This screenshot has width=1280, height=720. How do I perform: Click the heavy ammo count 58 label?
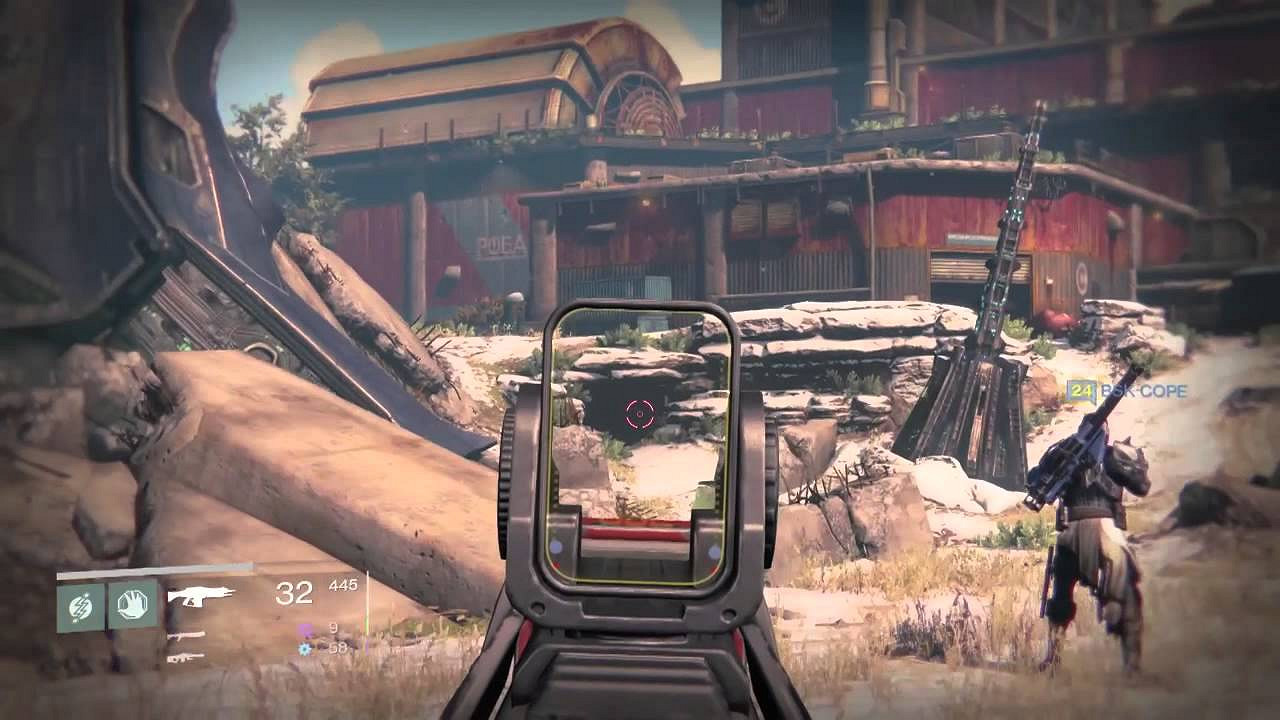tap(337, 648)
